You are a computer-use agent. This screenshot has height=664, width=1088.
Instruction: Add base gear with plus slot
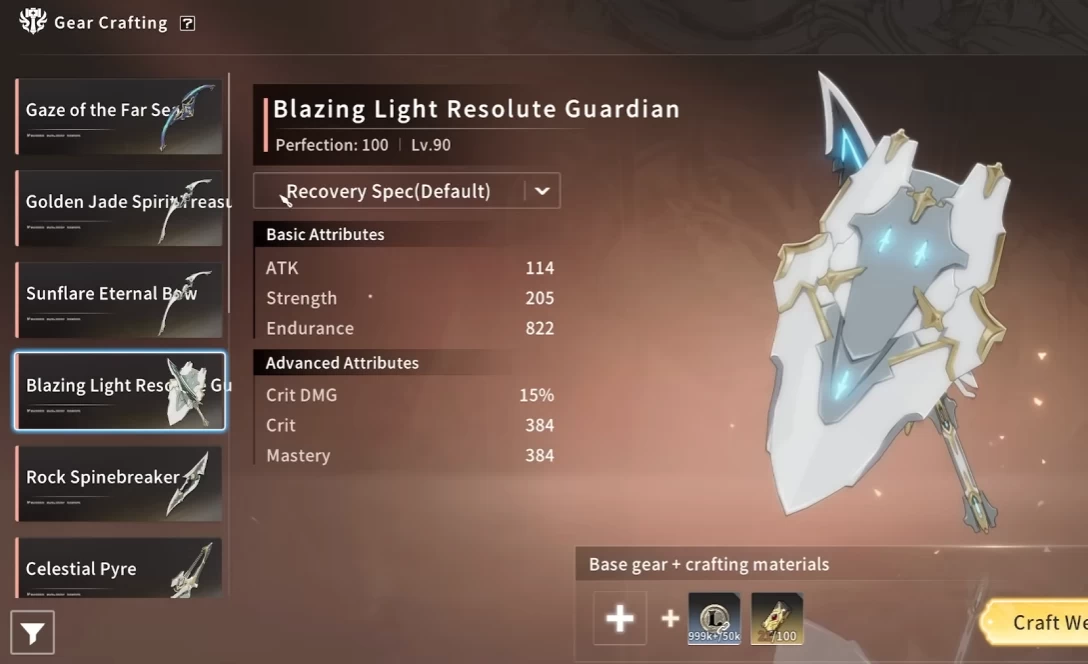pyautogui.click(x=620, y=618)
